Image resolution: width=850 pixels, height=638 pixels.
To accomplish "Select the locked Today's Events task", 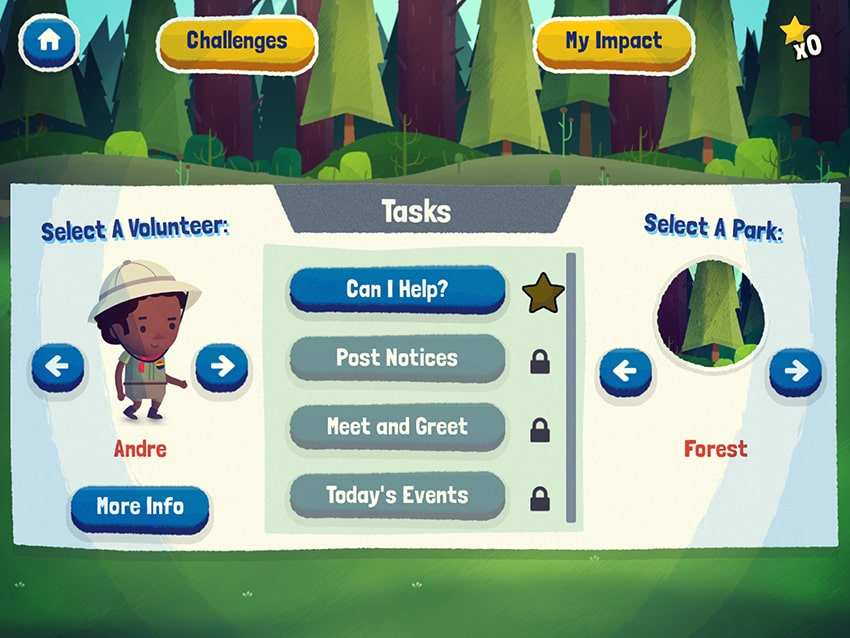I will [x=397, y=495].
